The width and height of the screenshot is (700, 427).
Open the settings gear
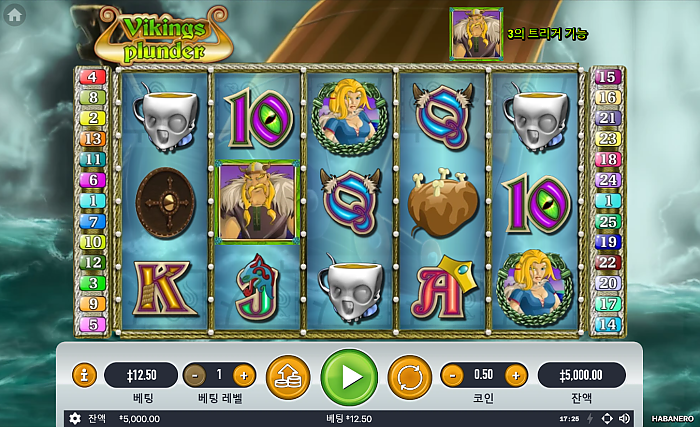tap(74, 419)
